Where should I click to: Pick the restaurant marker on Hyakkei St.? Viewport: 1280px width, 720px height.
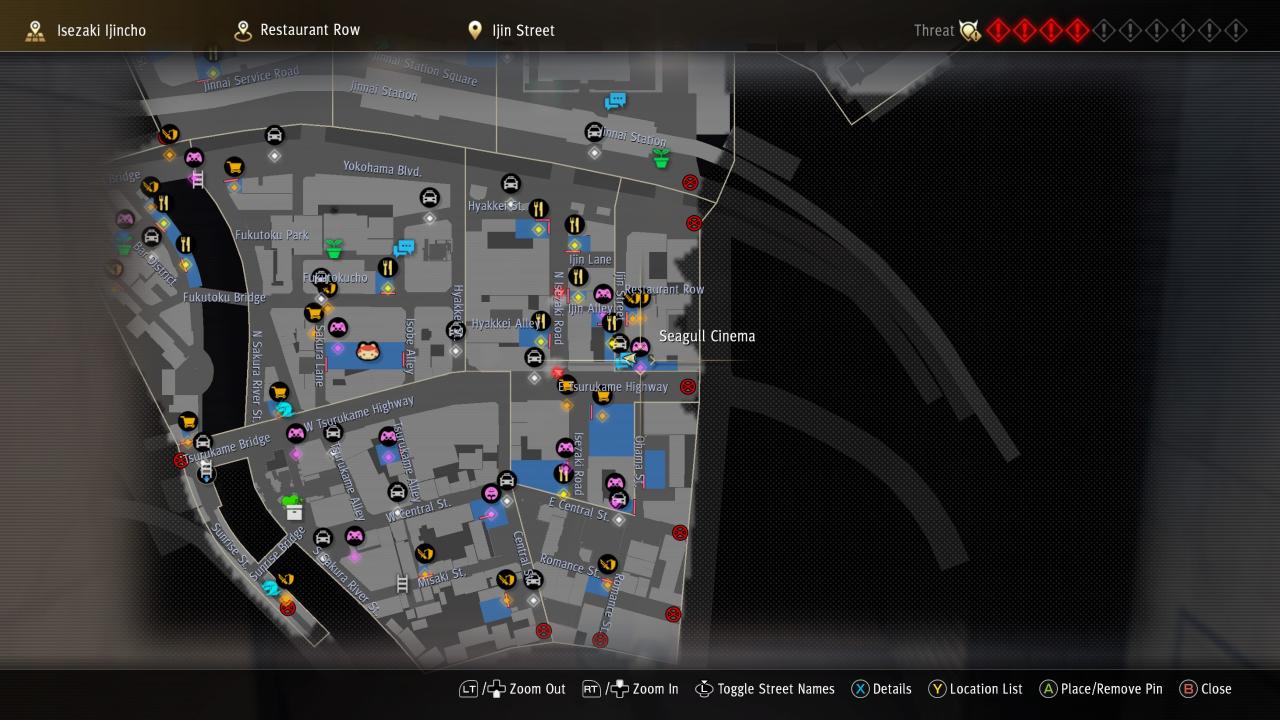pyautogui.click(x=538, y=210)
